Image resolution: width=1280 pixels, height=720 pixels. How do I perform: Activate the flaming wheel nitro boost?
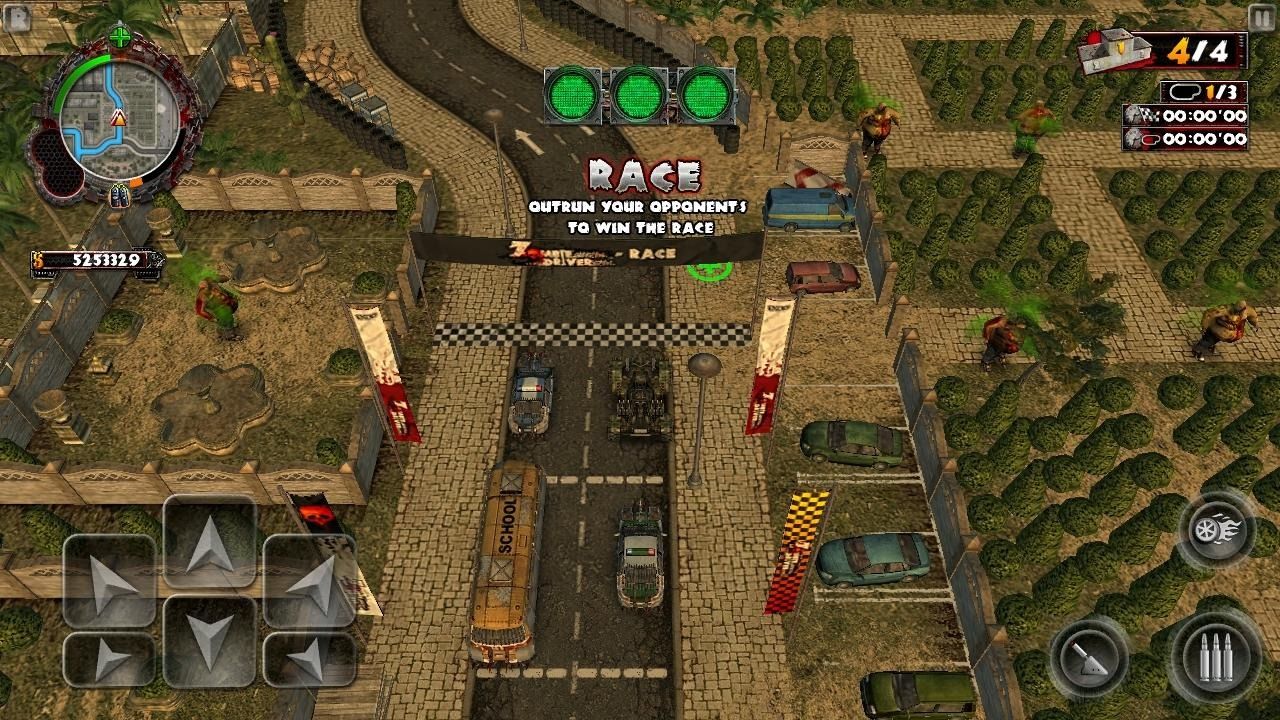coord(1215,529)
